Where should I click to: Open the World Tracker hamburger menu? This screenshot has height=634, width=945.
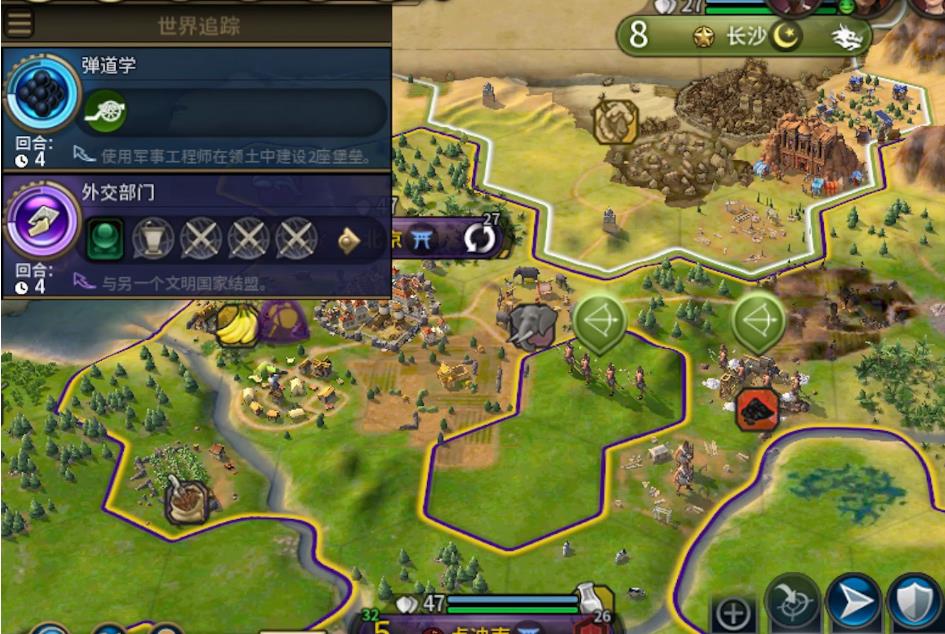[20, 24]
